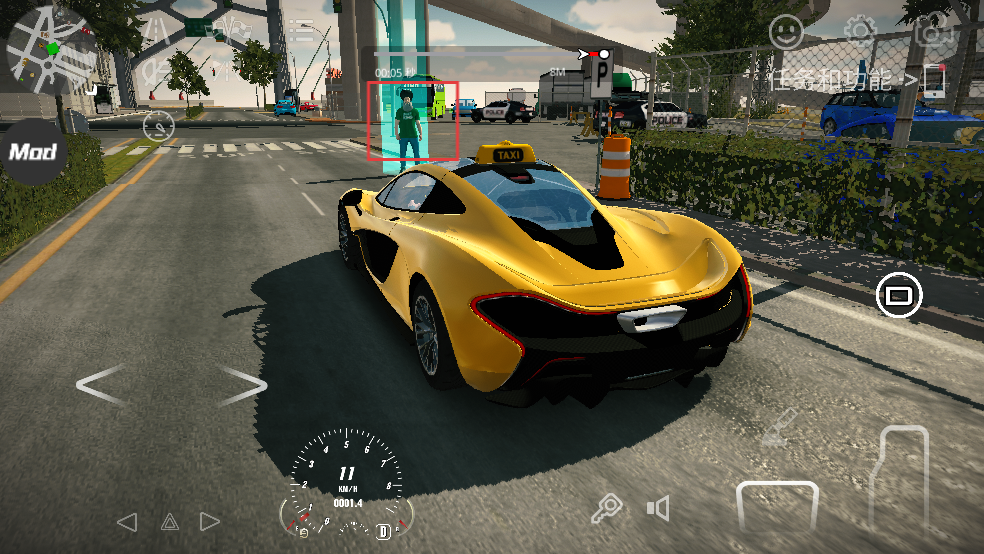Open the circular minimap
Viewport: 984px width, 554px height.
(52, 50)
